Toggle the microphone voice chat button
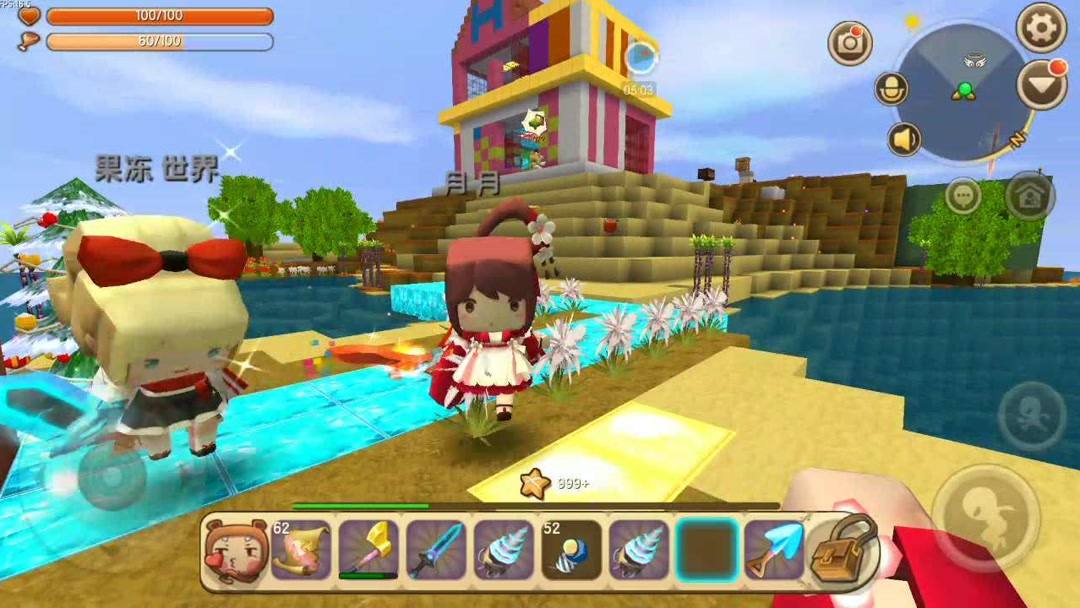Image resolution: width=1080 pixels, height=608 pixels. click(891, 89)
